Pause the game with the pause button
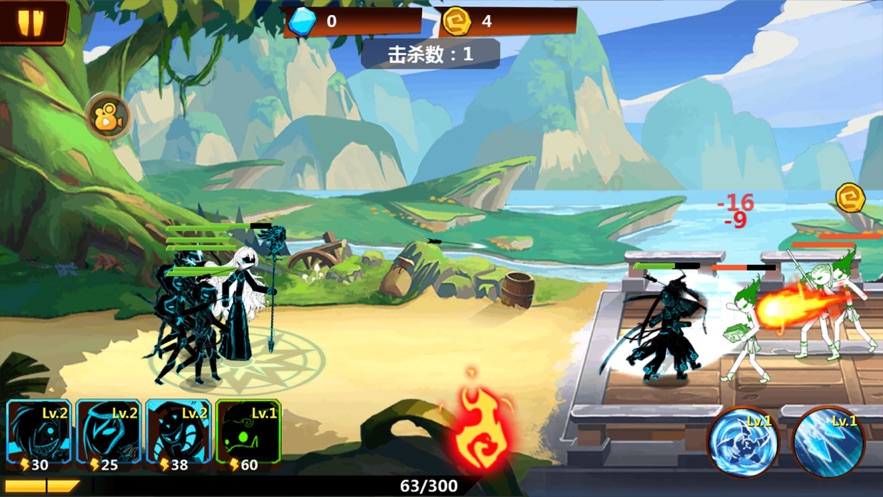883x497 pixels. click(31, 22)
